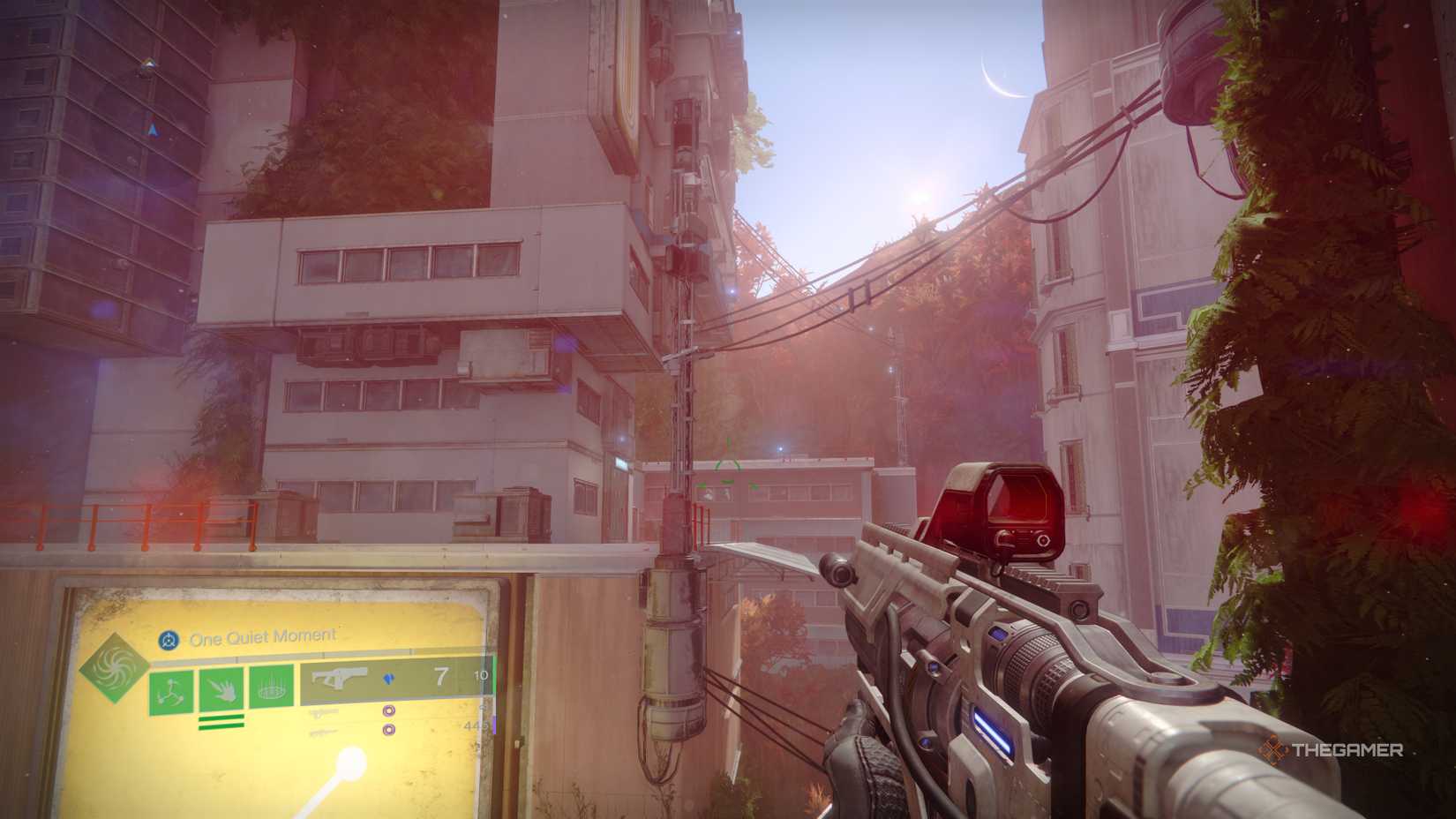The image size is (1456, 819).
Task: Click the ammo counter showing 7
Action: pos(439,675)
